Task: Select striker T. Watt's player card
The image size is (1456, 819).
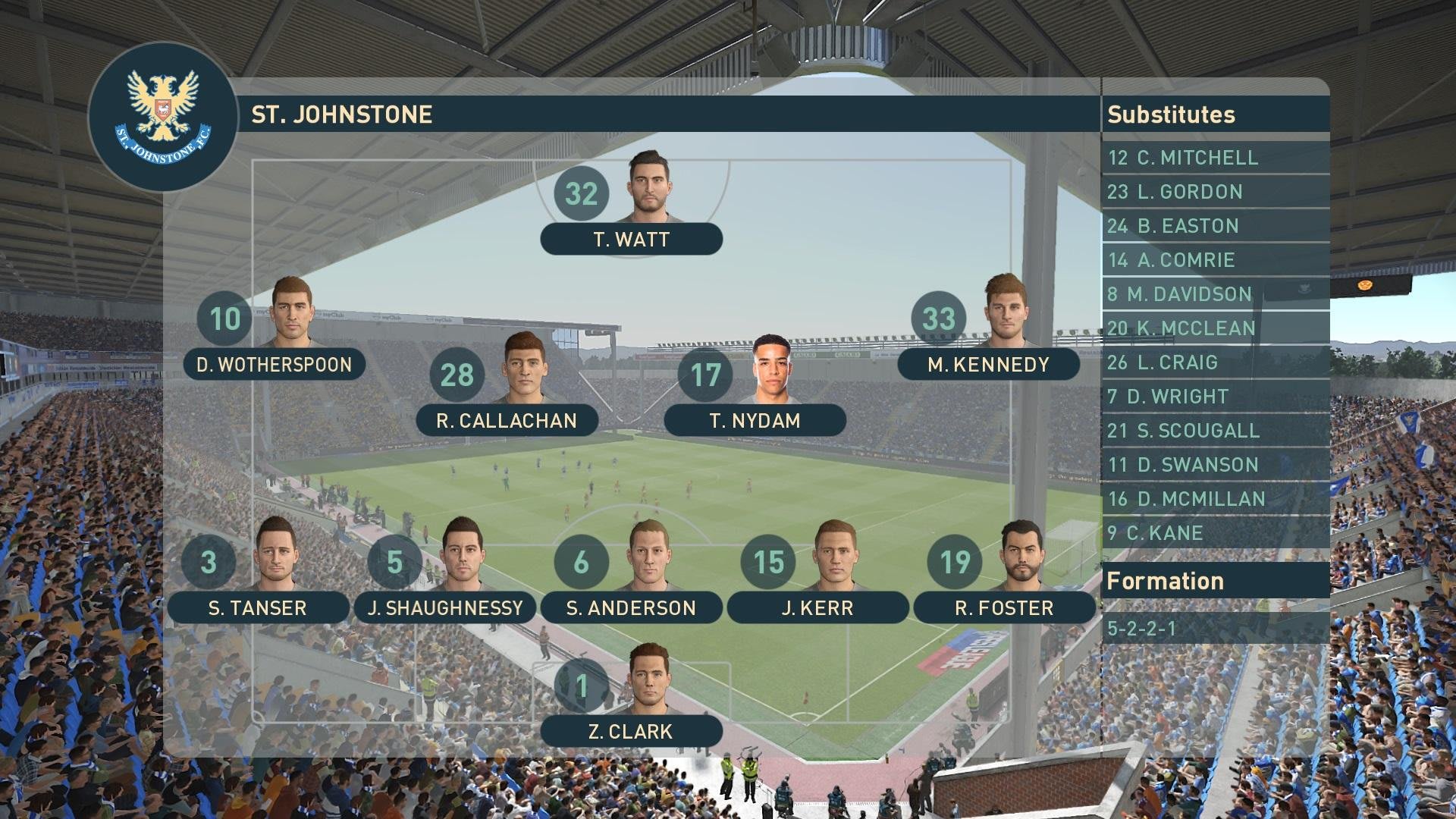Action: point(631,240)
